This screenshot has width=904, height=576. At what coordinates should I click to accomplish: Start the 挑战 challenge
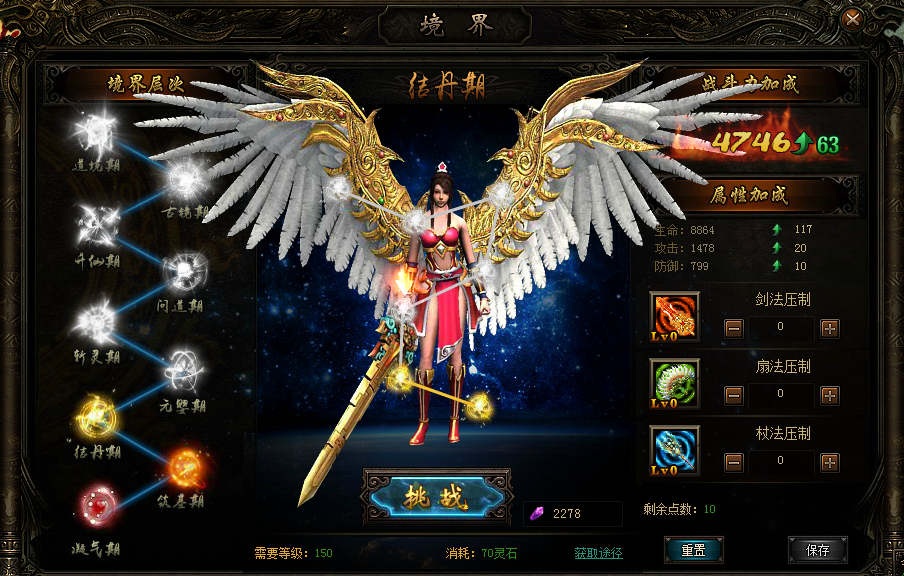point(436,498)
